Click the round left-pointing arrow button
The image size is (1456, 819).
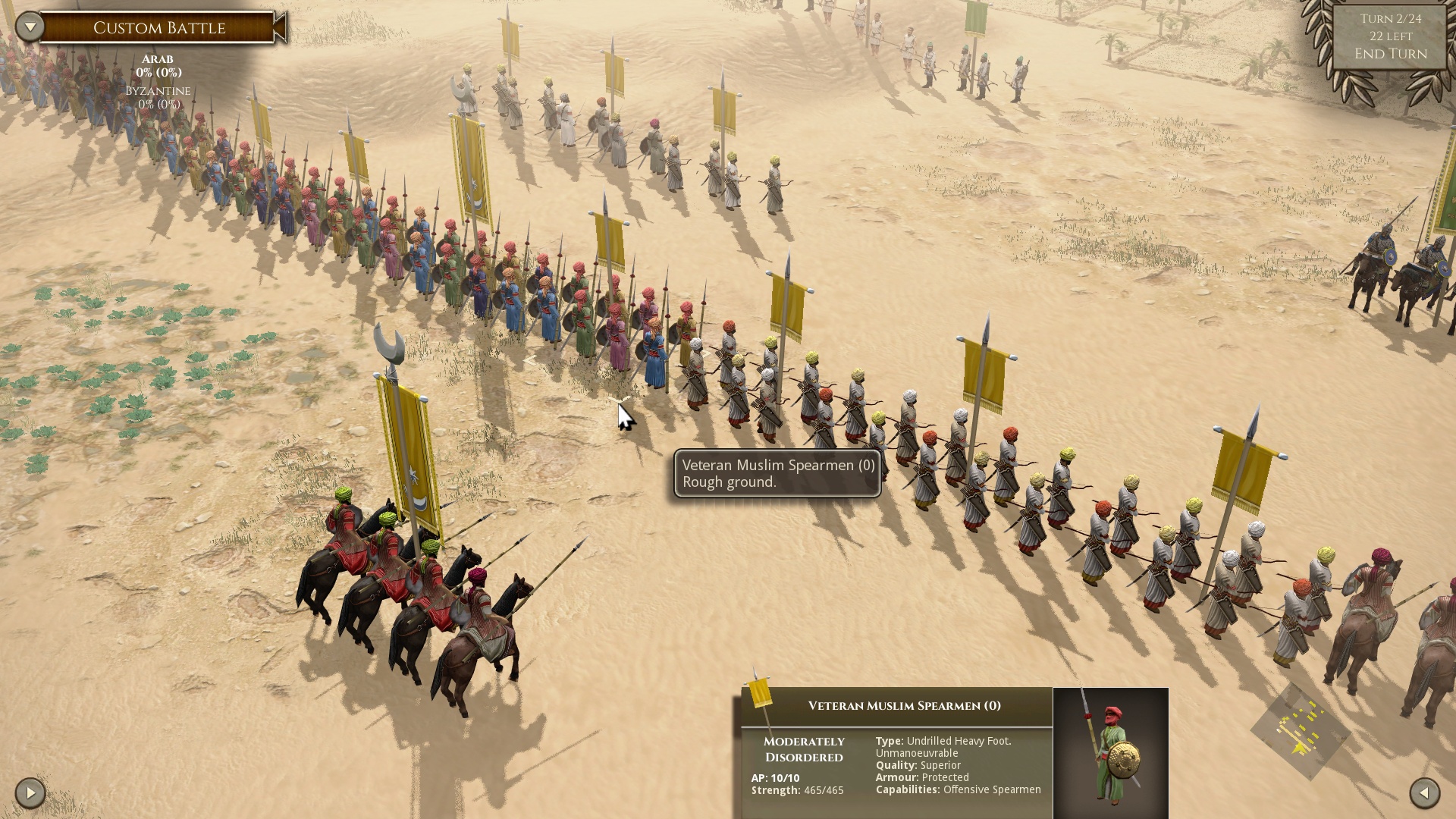coord(1424,793)
